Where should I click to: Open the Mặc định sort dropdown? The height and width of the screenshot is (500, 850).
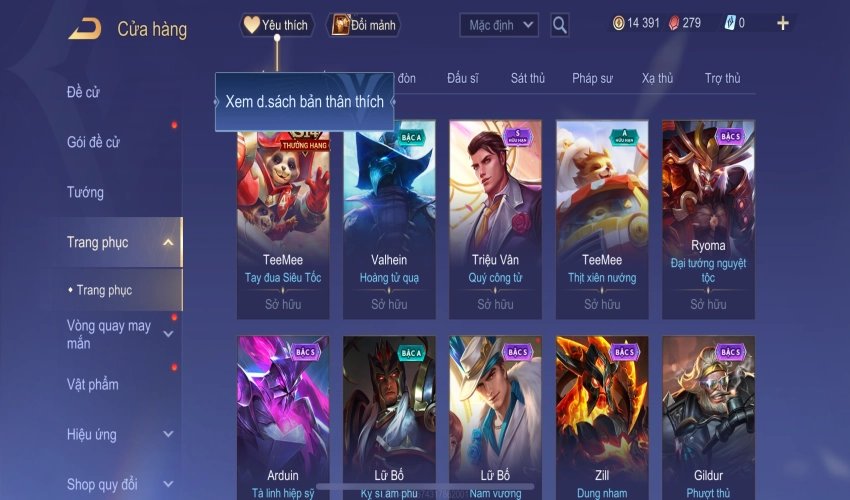coord(499,25)
